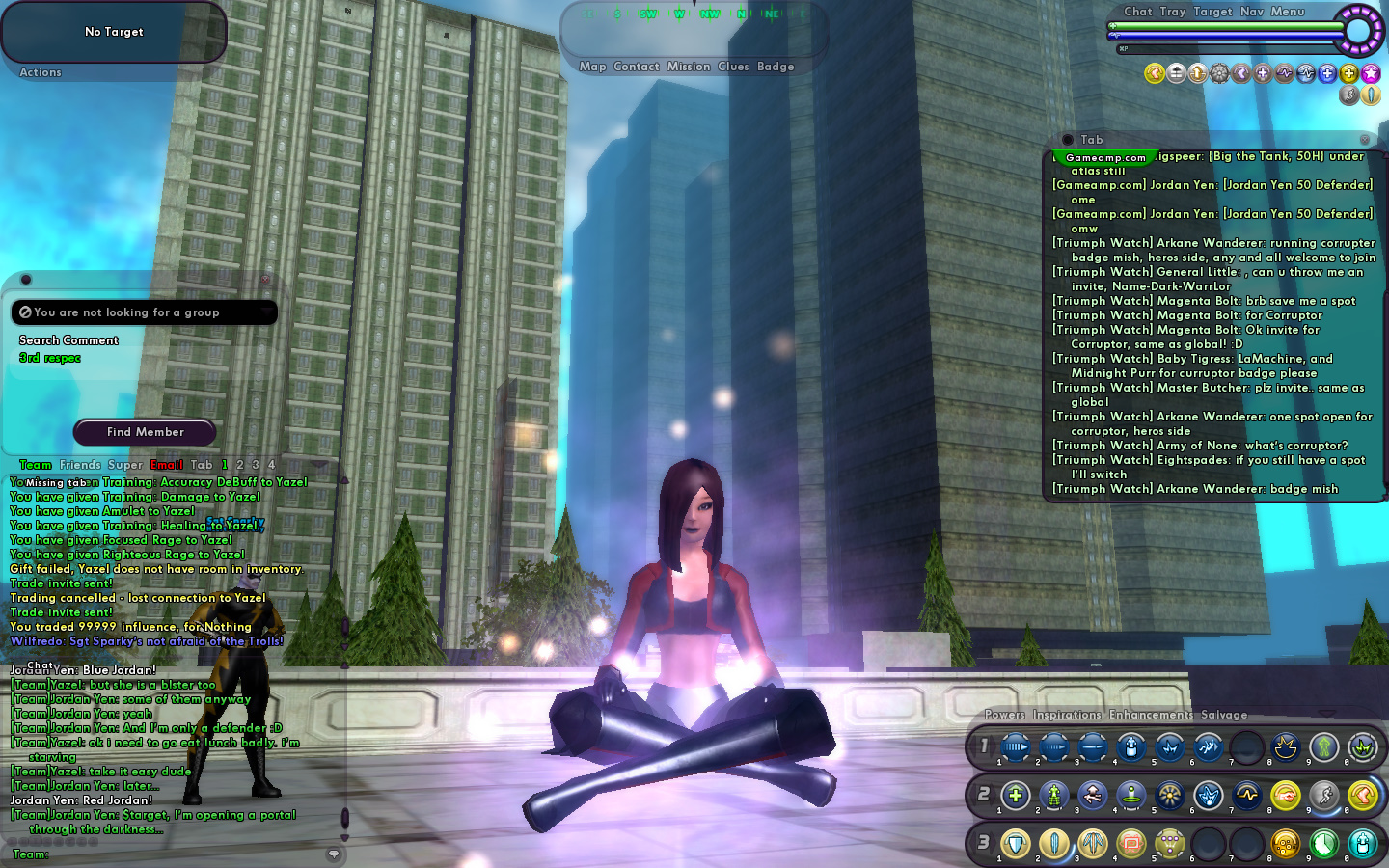Close the group search window

pyautogui.click(x=265, y=280)
